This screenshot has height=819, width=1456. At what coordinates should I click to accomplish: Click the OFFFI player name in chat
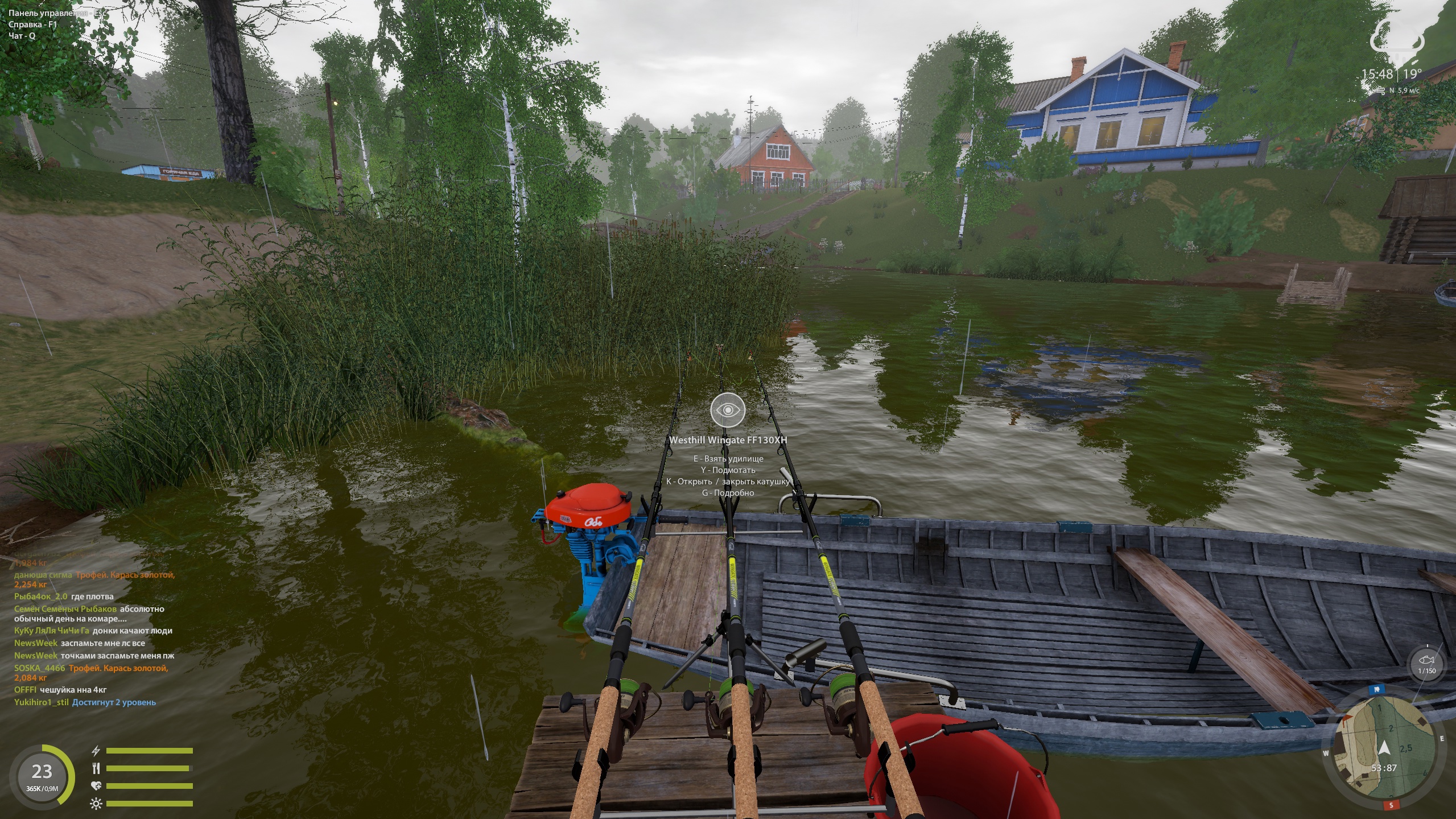pos(25,690)
